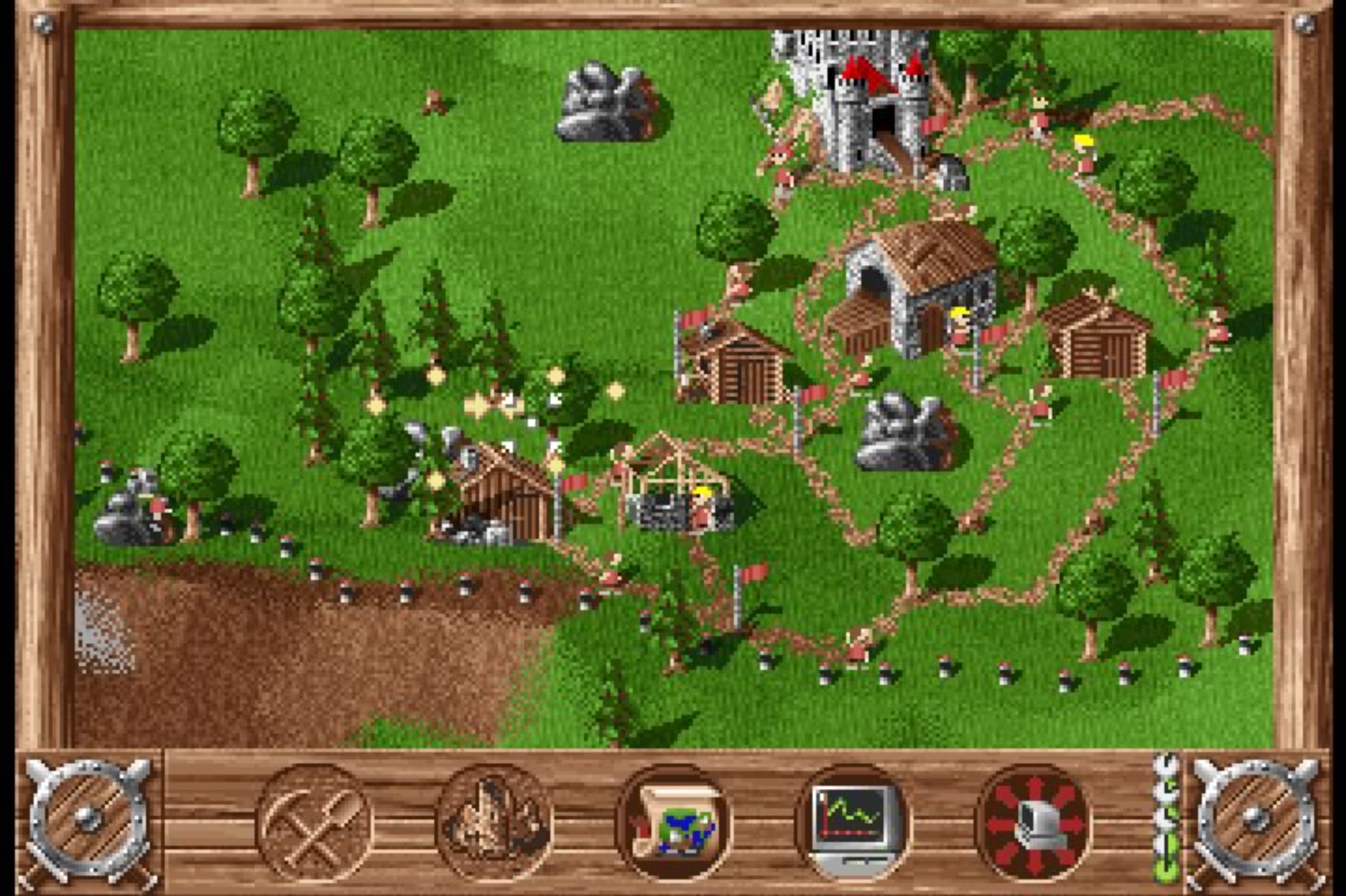Open the computer options with red arrows

[1033, 823]
